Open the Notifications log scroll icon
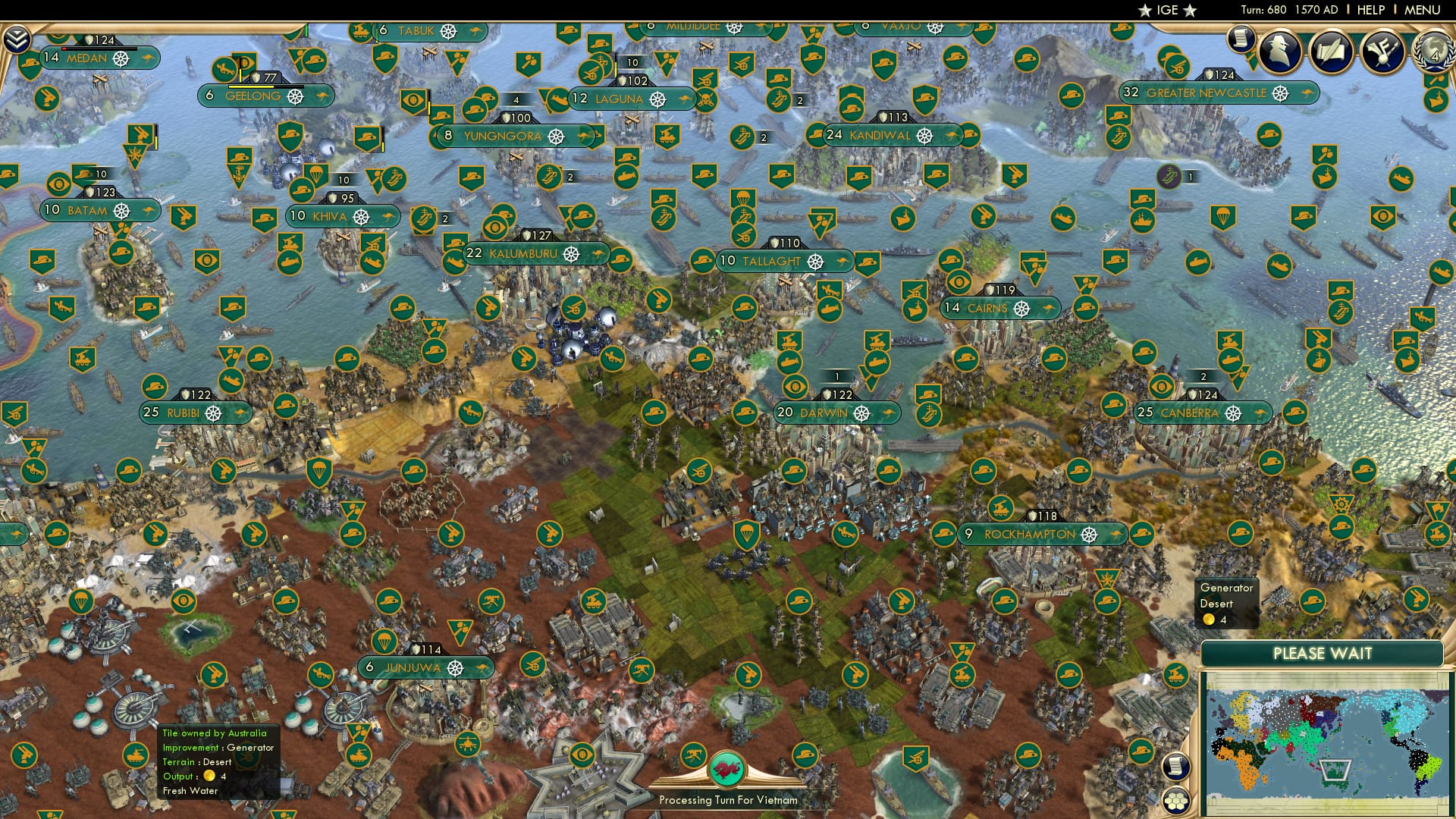Viewport: 1456px width, 819px height. (x=1241, y=39)
